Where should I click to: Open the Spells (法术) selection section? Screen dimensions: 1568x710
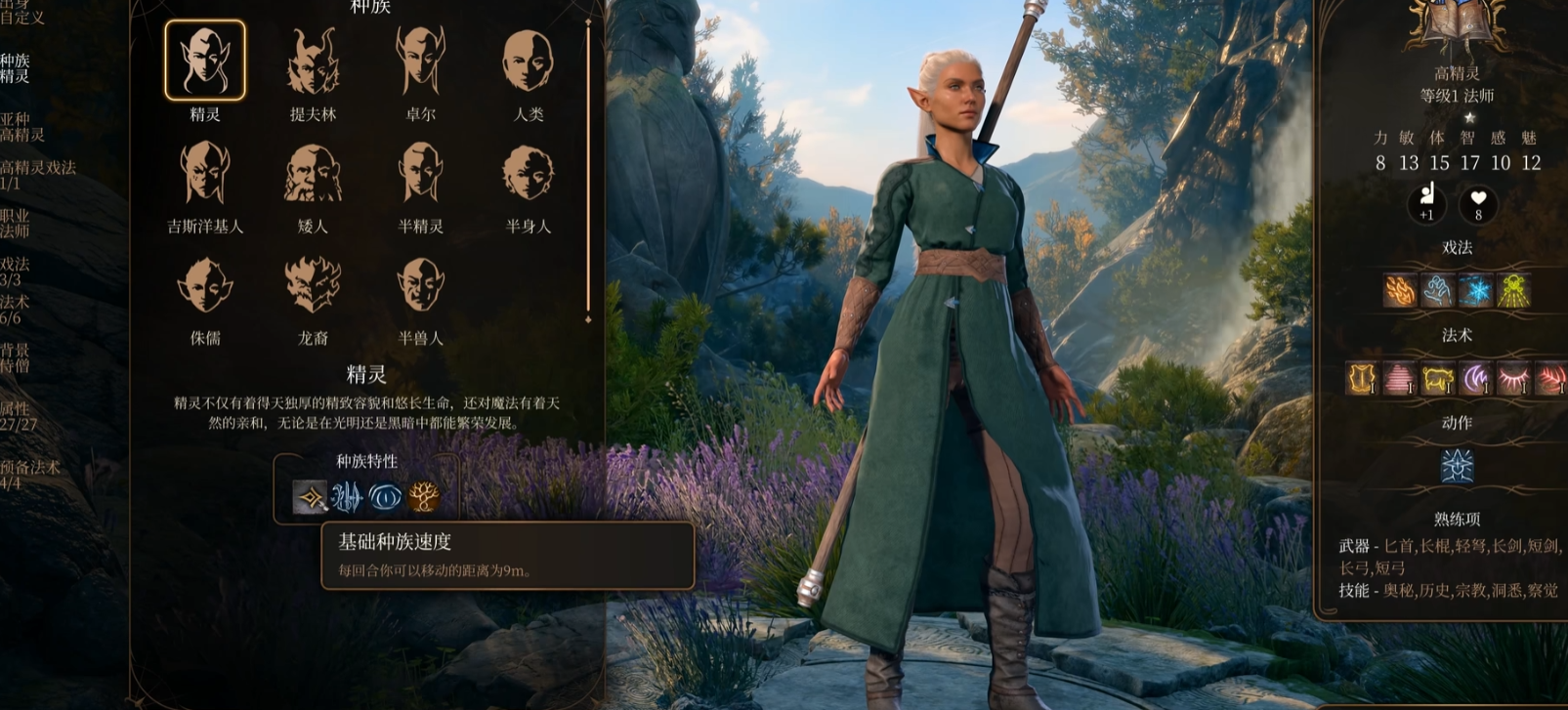click(14, 310)
